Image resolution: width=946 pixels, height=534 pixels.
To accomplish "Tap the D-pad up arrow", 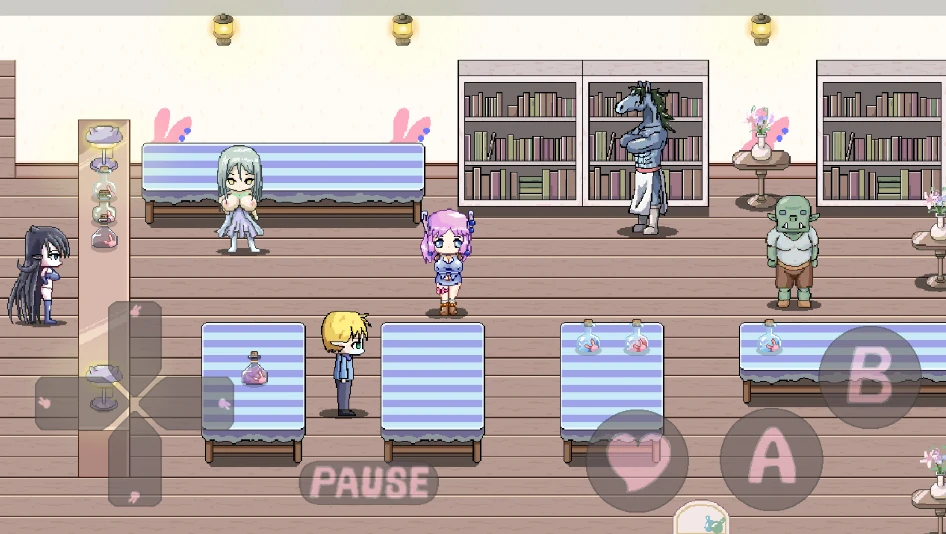I will 135,335.
